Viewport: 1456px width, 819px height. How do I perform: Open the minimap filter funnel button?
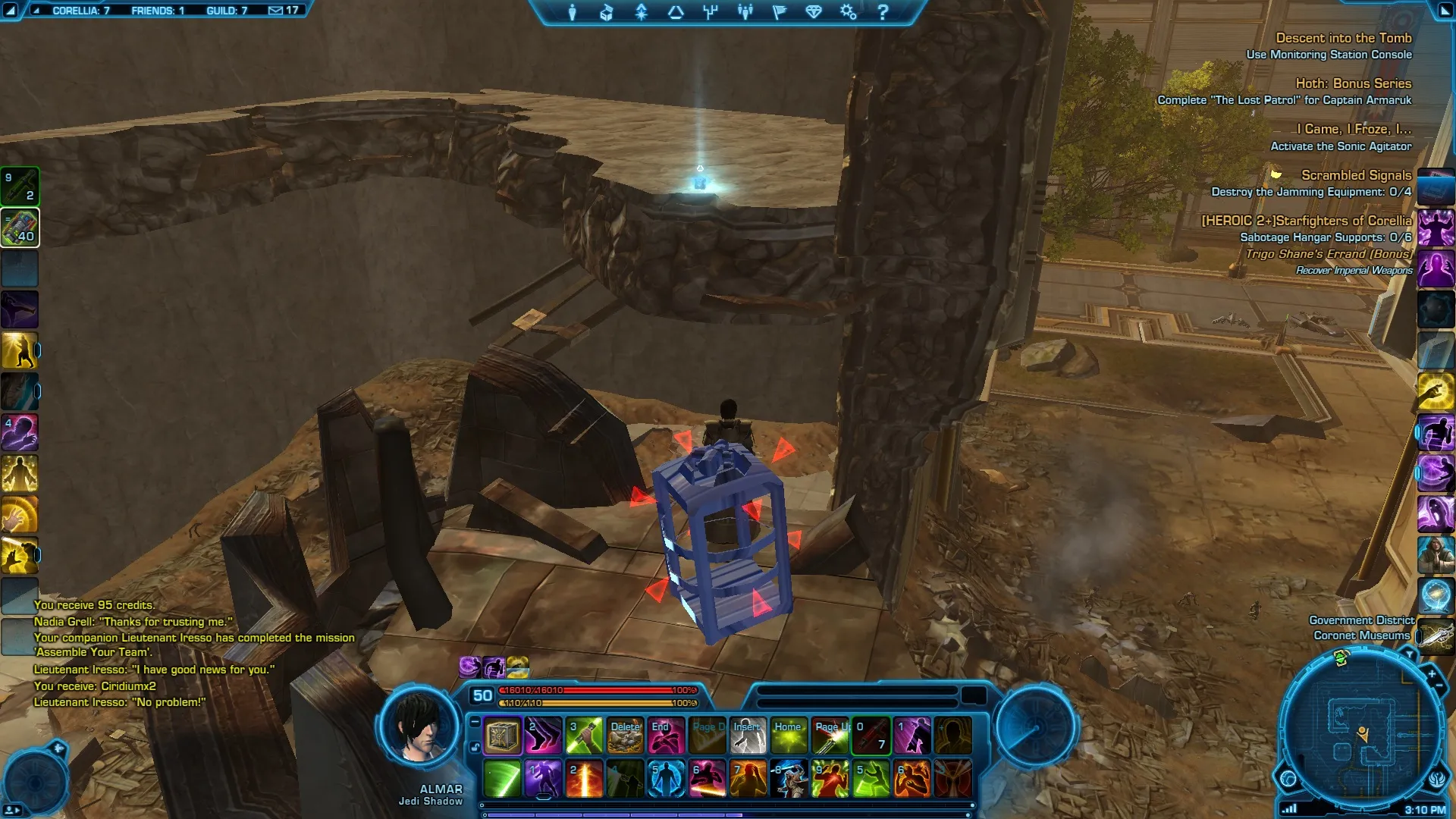click(1409, 653)
